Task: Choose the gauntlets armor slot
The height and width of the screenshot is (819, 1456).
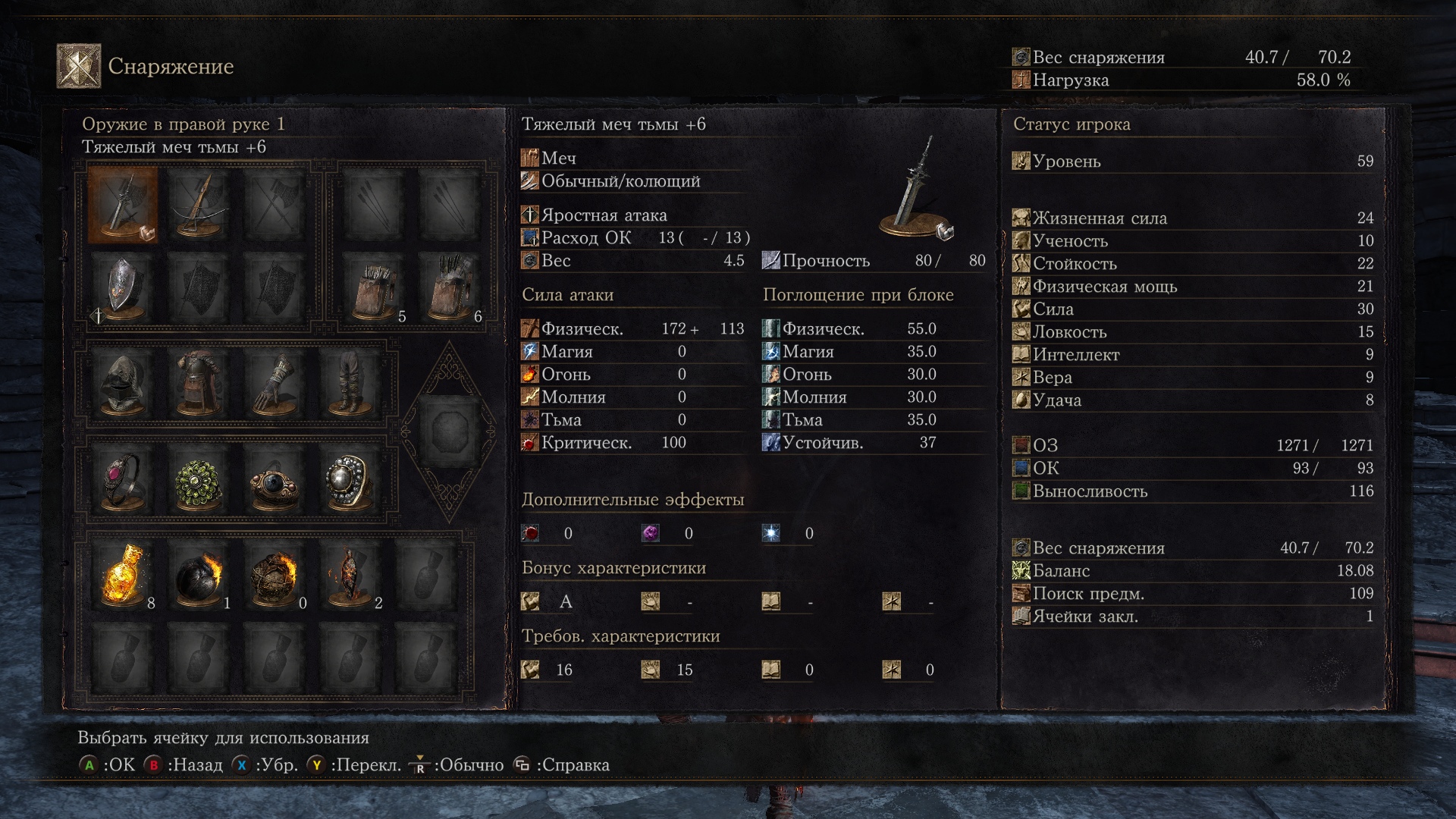Action: (275, 383)
